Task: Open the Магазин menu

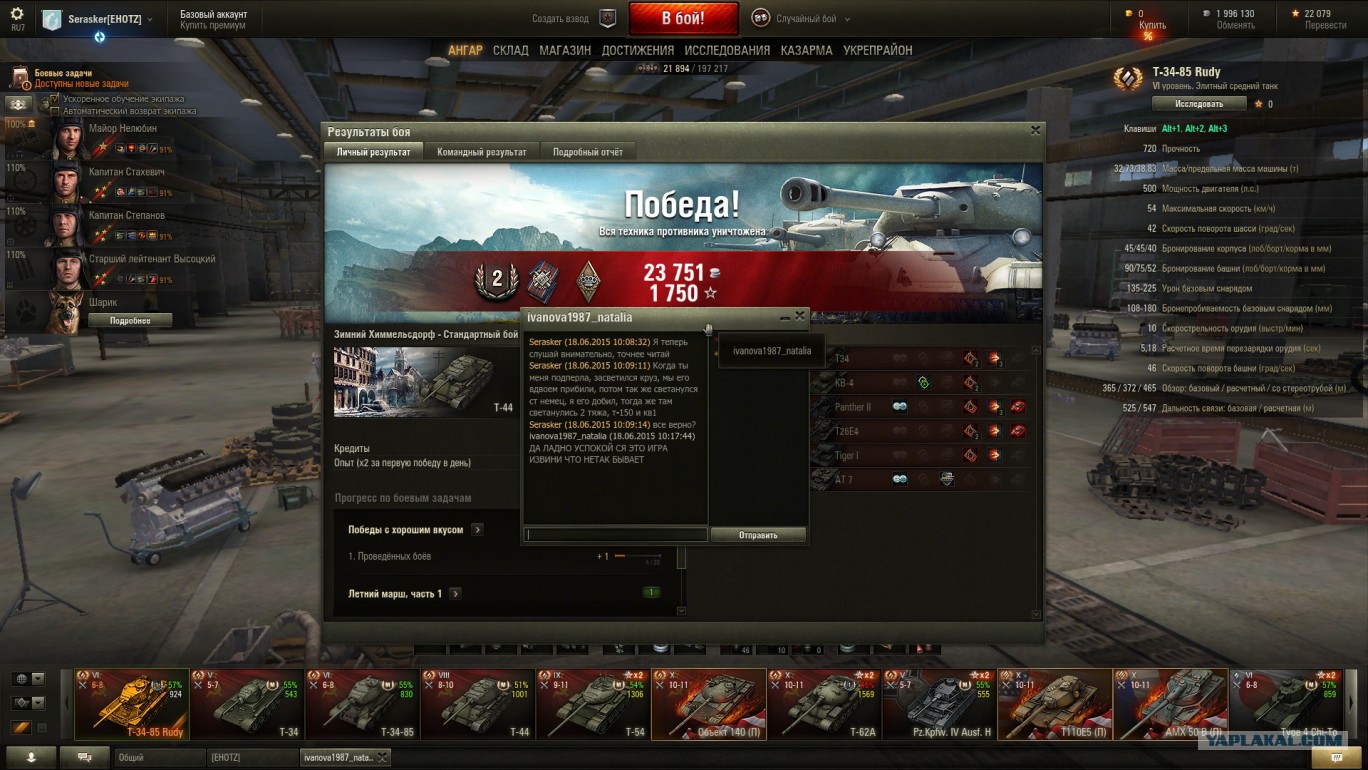Action: pyautogui.click(x=564, y=50)
